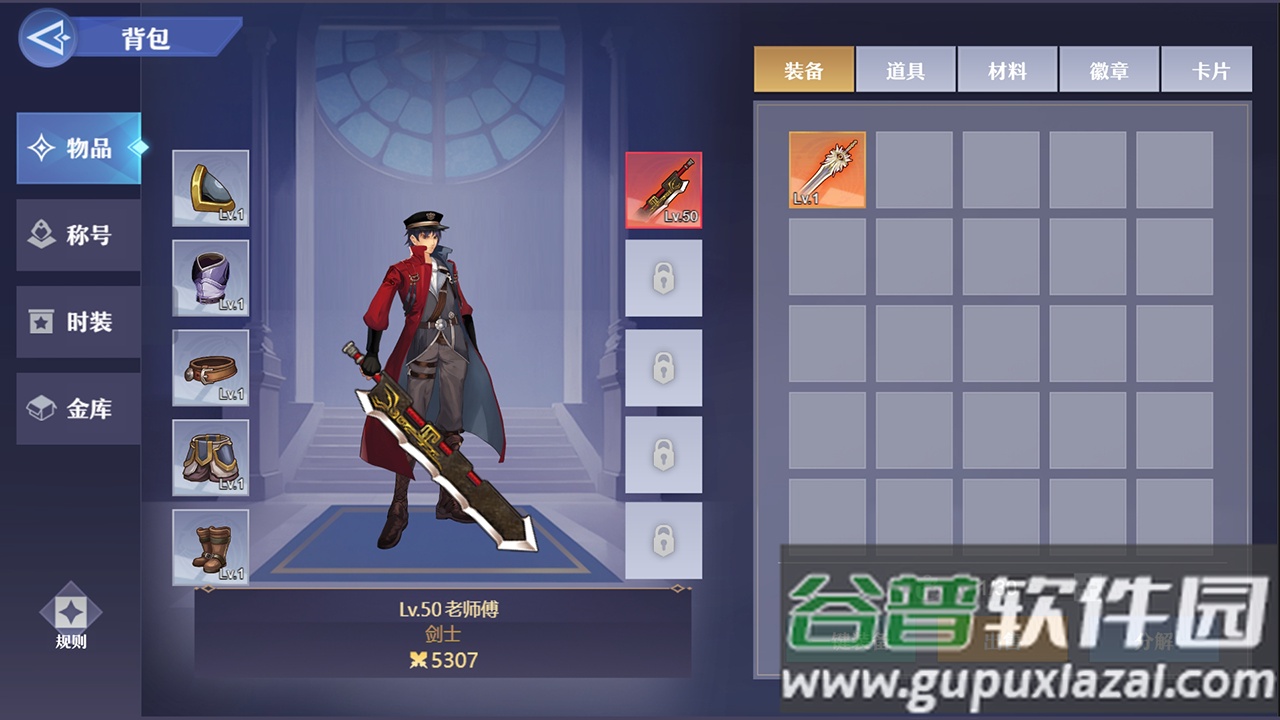This screenshot has height=720, width=1280.
Task: Open the 卡片 card tab
Action: tap(1206, 68)
